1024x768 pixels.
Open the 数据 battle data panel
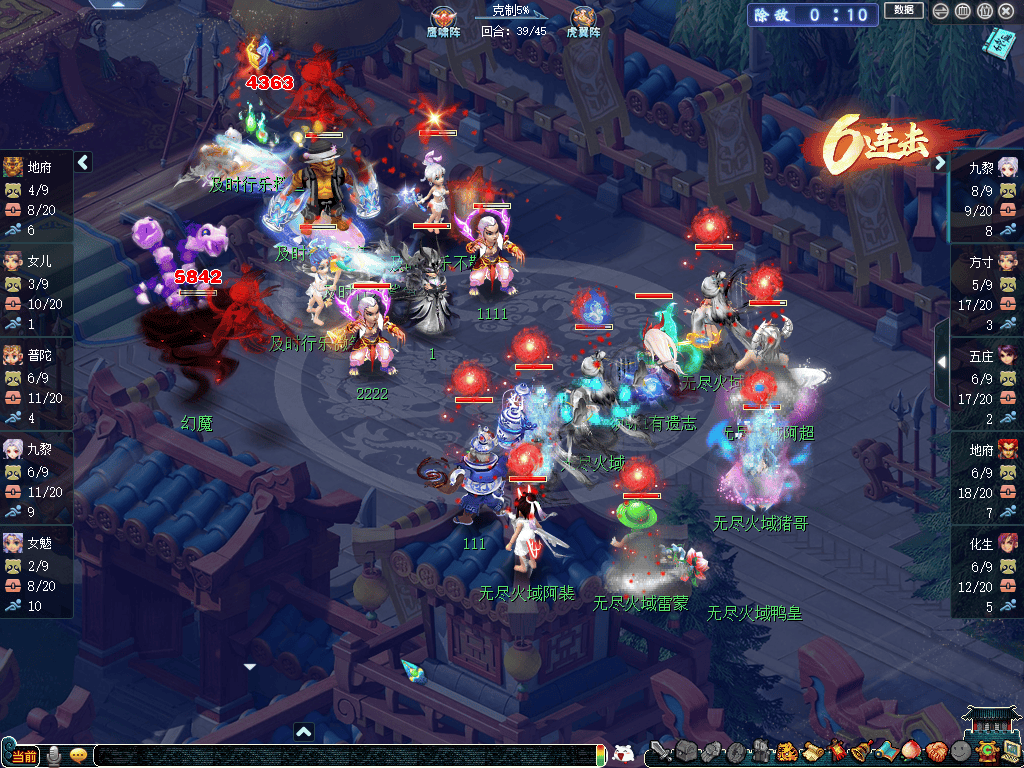pyautogui.click(x=903, y=12)
